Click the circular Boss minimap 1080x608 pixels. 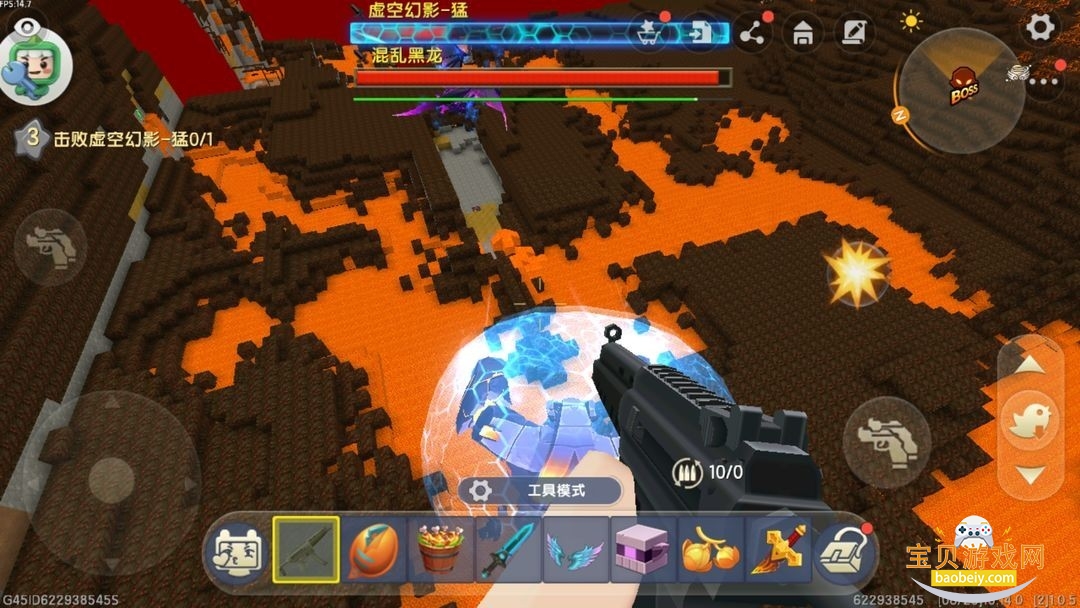click(960, 92)
